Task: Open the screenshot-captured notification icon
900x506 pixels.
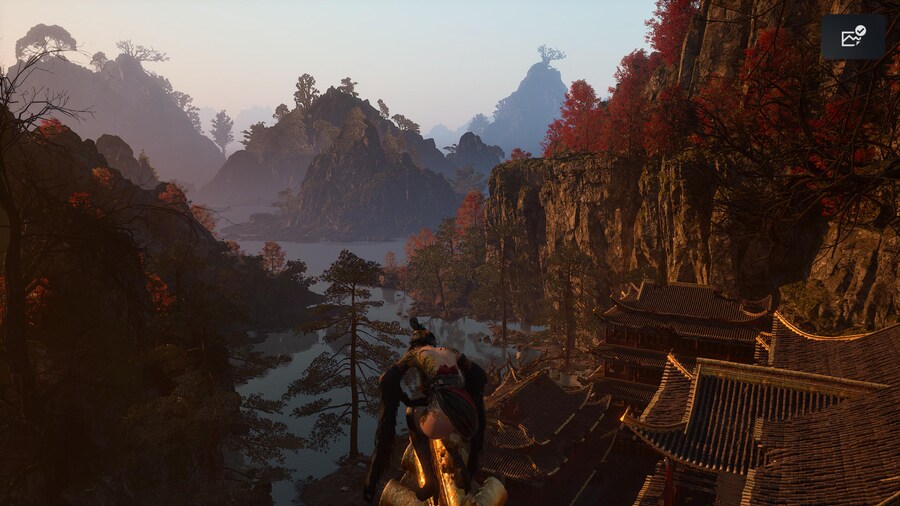Action: pyautogui.click(x=852, y=37)
